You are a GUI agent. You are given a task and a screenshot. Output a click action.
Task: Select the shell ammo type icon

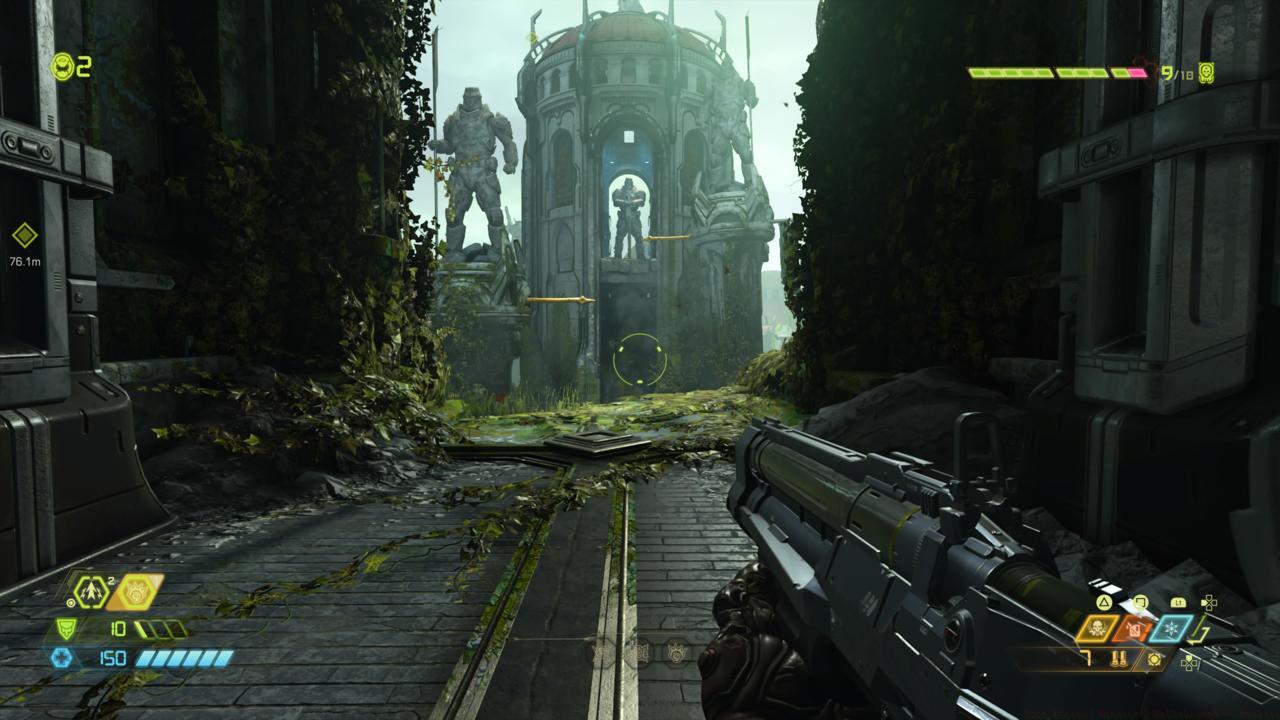pyautogui.click(x=1119, y=659)
